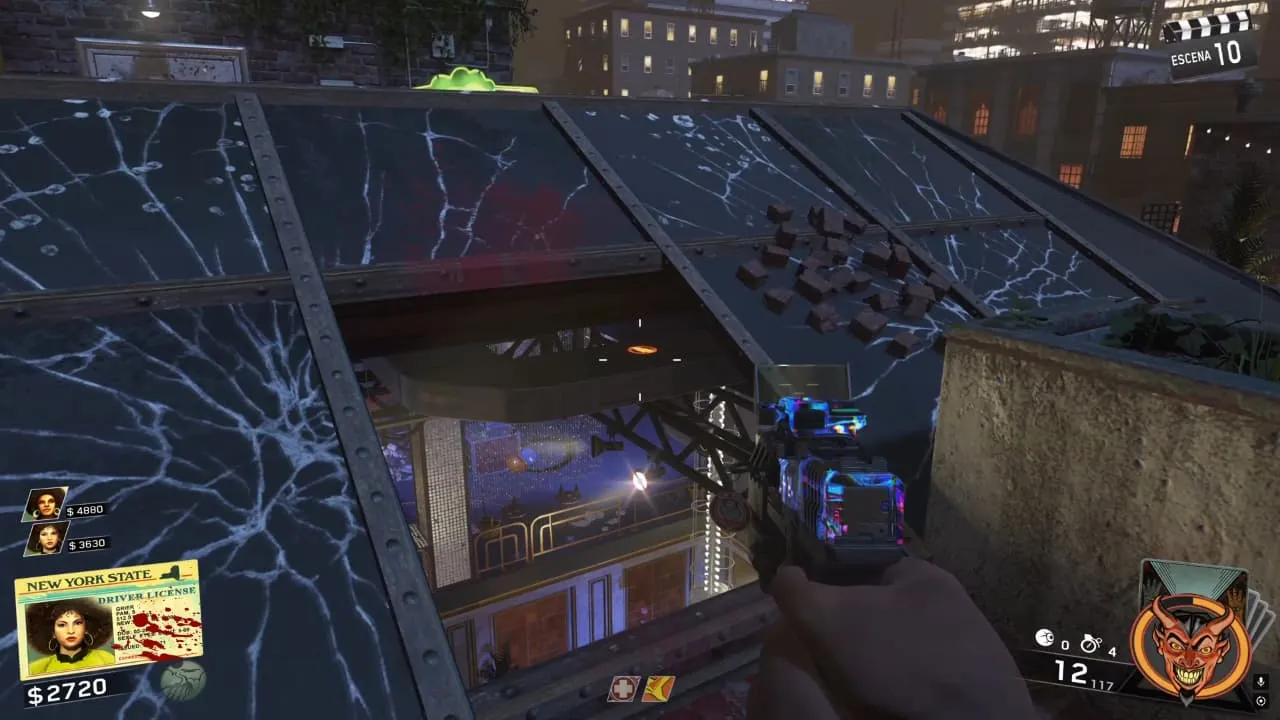Click the teammate portrait with $3630
1280x720 pixels.
(x=45, y=538)
